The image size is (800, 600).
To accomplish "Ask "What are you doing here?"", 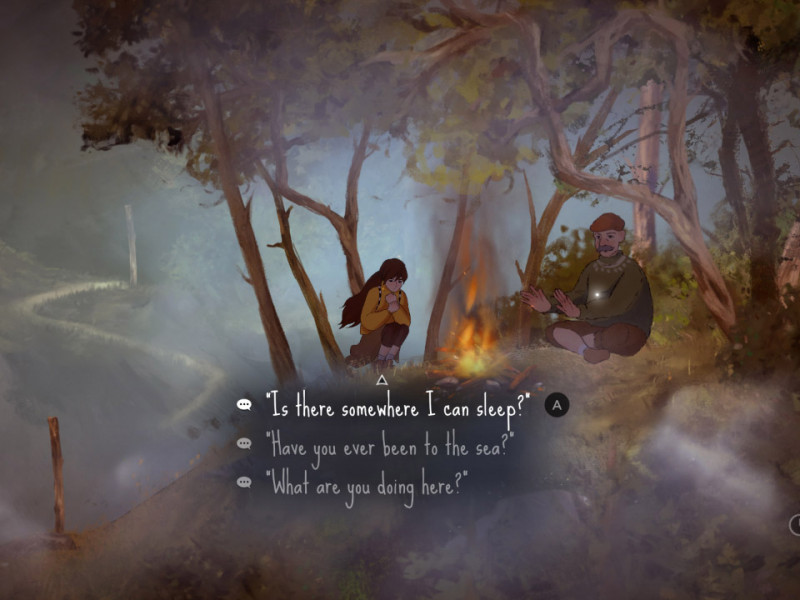I will 366,483.
